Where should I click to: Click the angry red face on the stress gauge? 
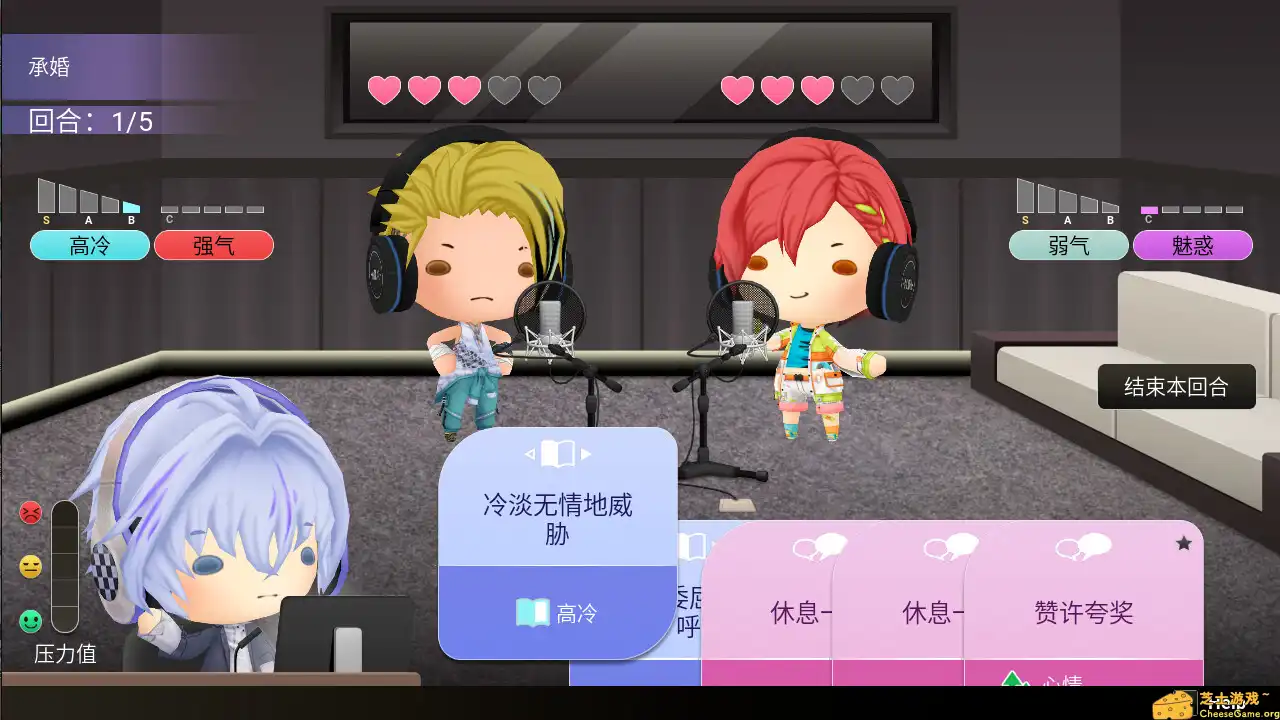31,510
